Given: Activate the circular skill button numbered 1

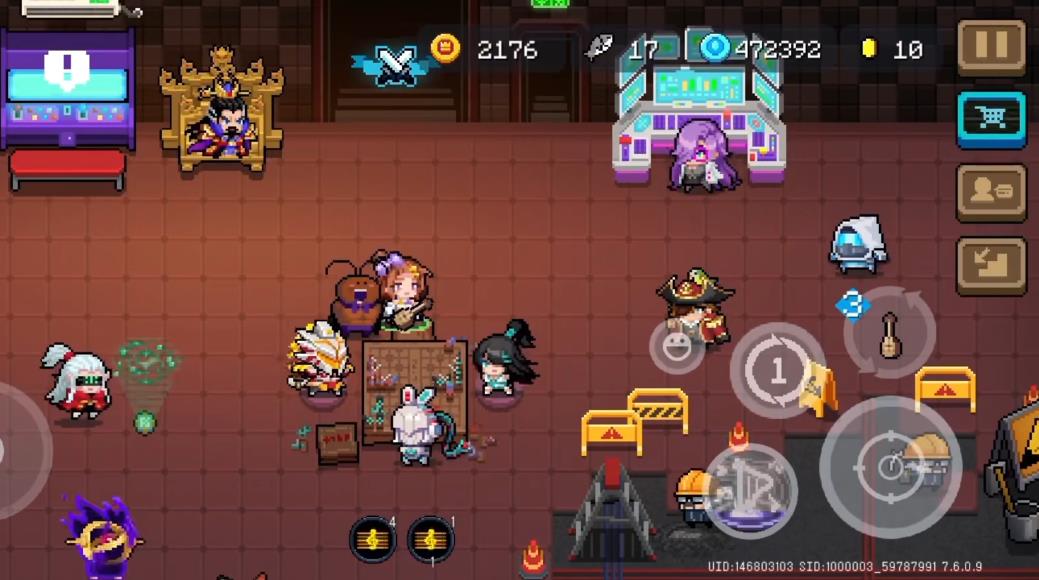Looking at the screenshot, I should 778,371.
